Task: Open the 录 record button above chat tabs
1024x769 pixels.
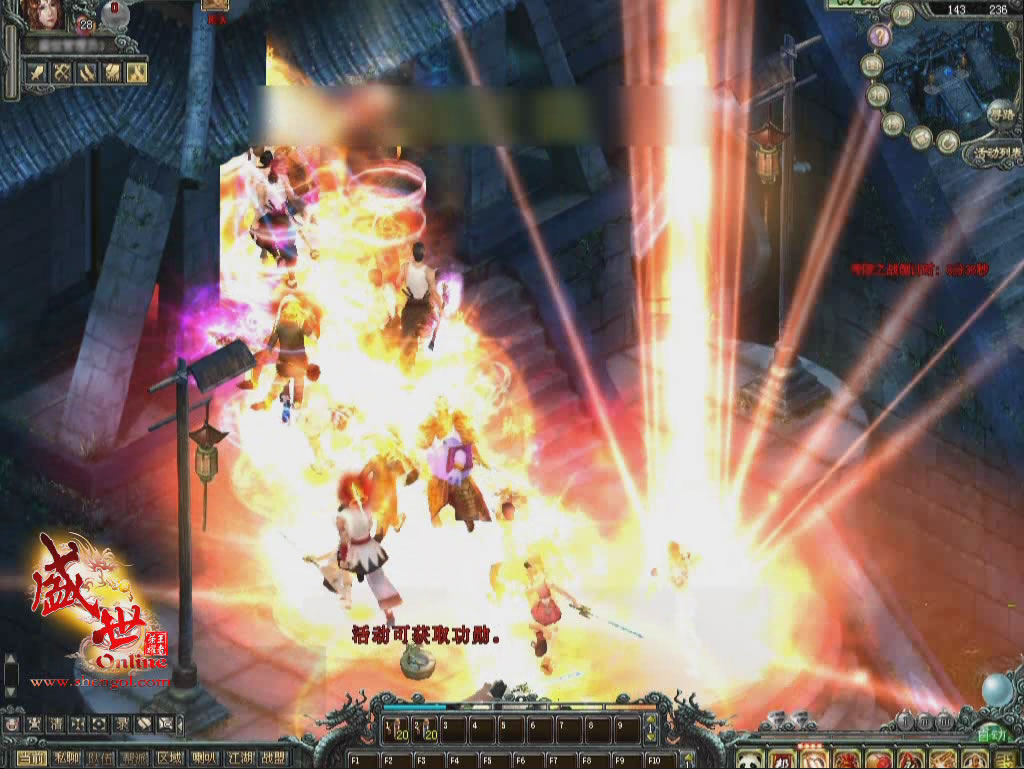Action: click(122, 723)
